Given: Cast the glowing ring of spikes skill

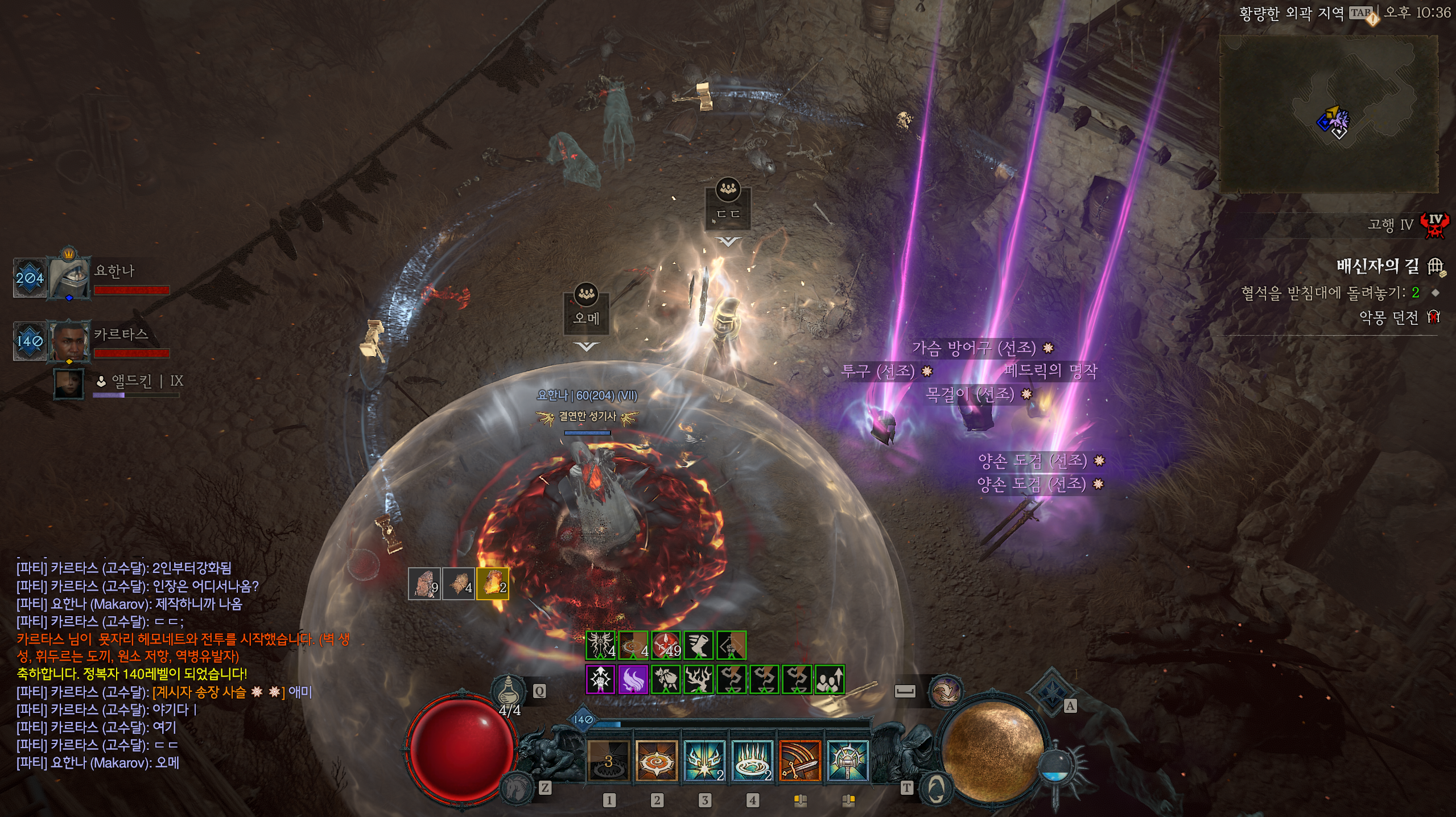Looking at the screenshot, I should click(752, 761).
